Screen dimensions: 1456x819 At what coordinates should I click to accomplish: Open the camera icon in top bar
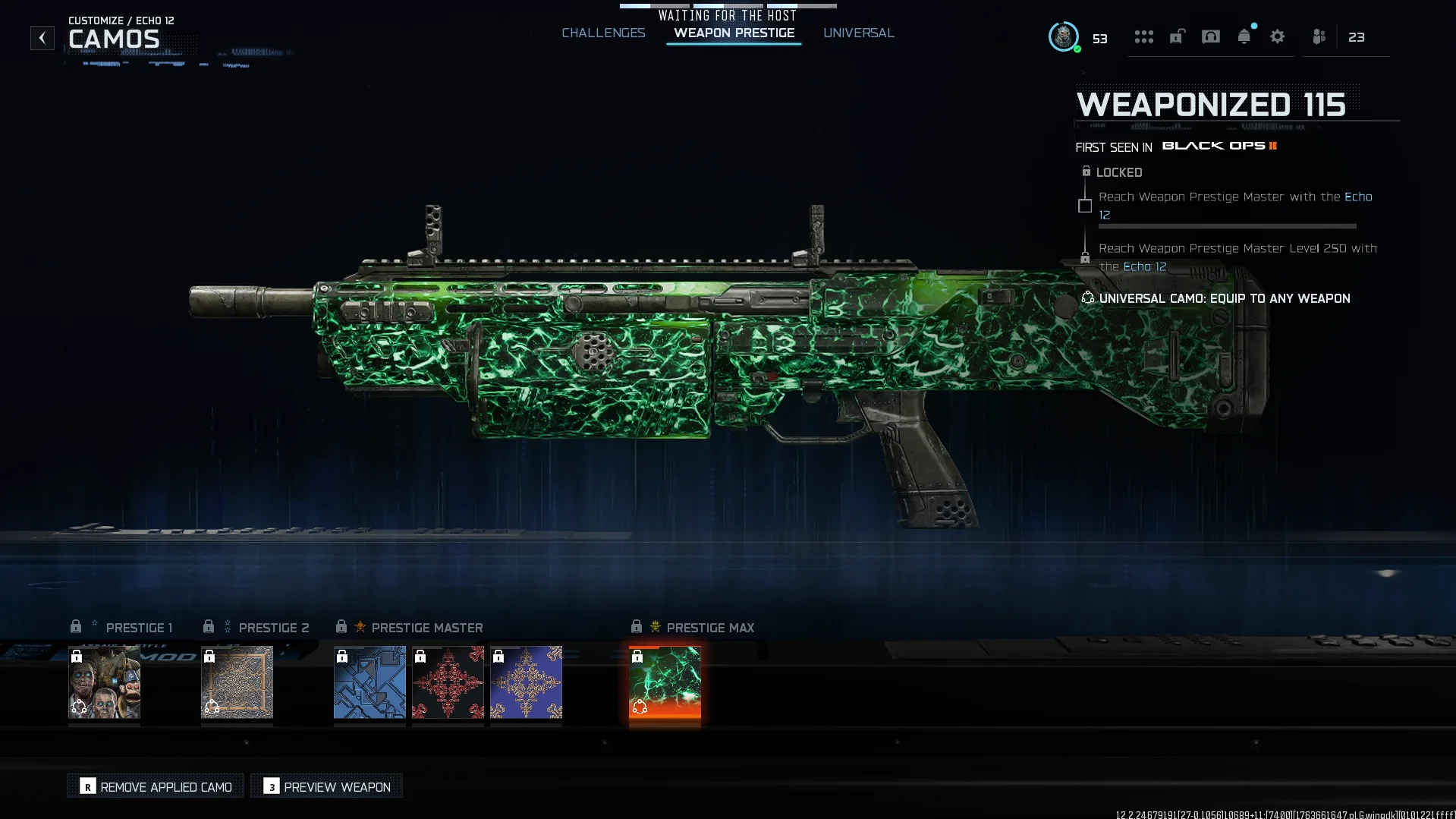tap(1210, 37)
